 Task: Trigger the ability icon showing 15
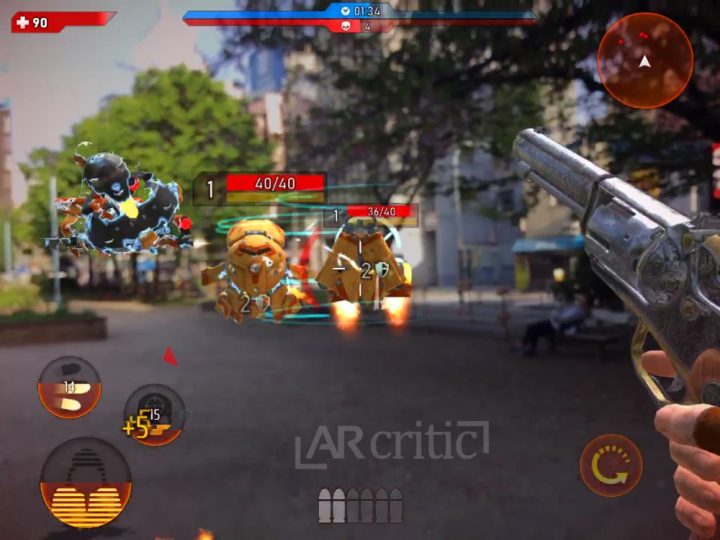(x=154, y=414)
